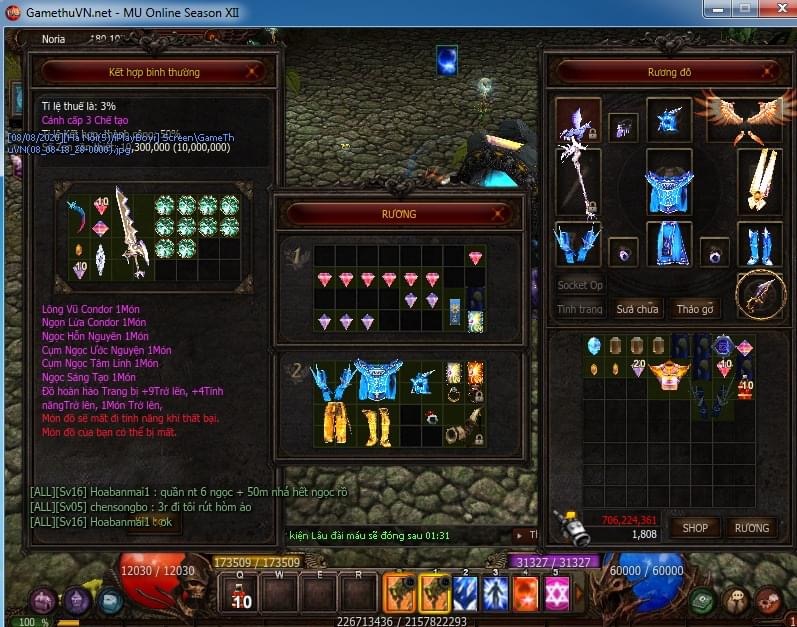Select the golden pants in storage
797x627 pixels.
(x=336, y=423)
